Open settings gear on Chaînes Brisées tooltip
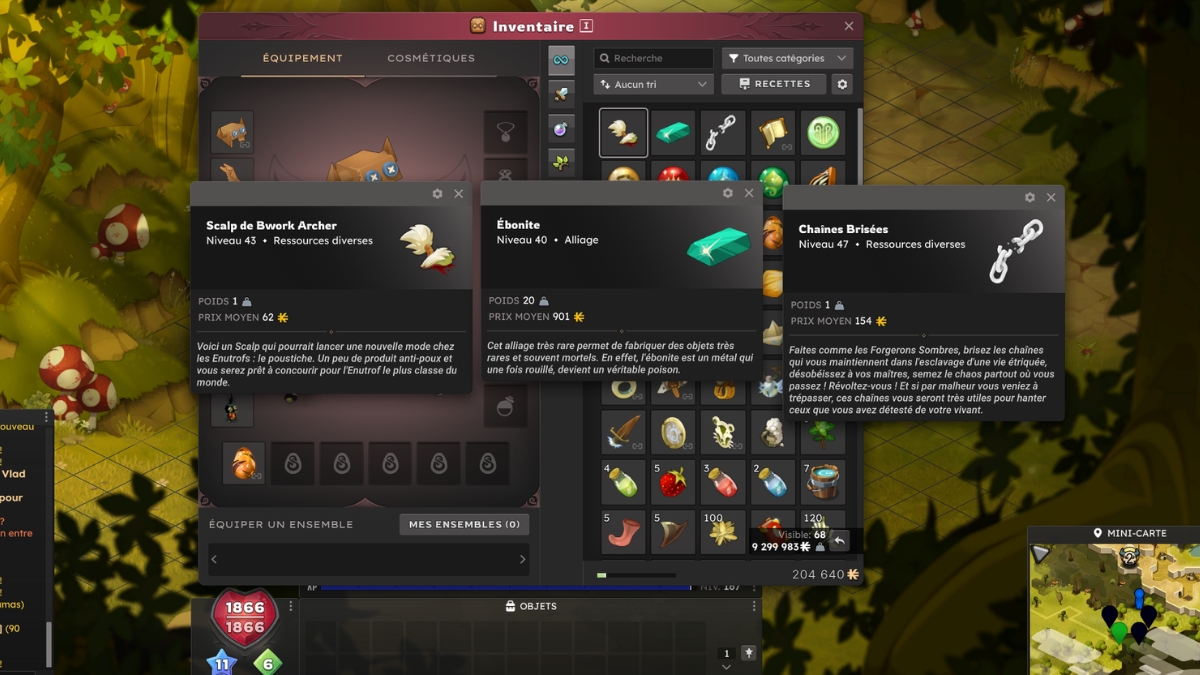This screenshot has height=675, width=1200. point(1030,198)
